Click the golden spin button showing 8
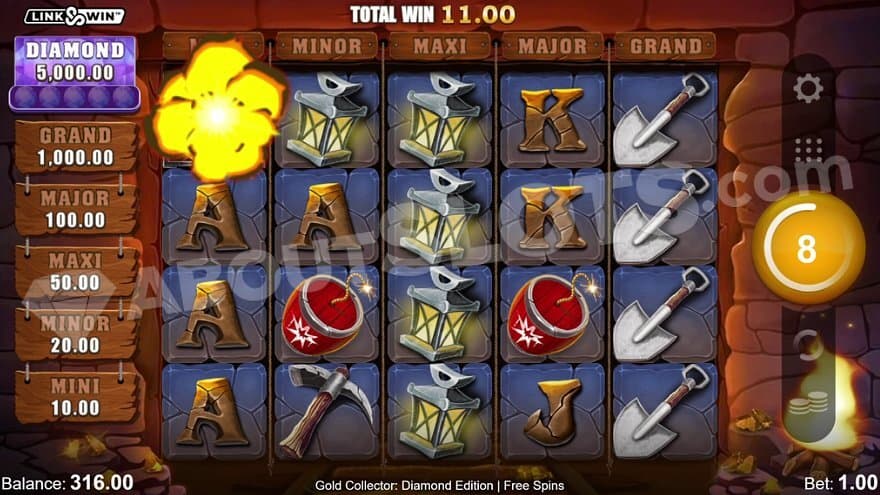The image size is (880, 495). click(807, 248)
